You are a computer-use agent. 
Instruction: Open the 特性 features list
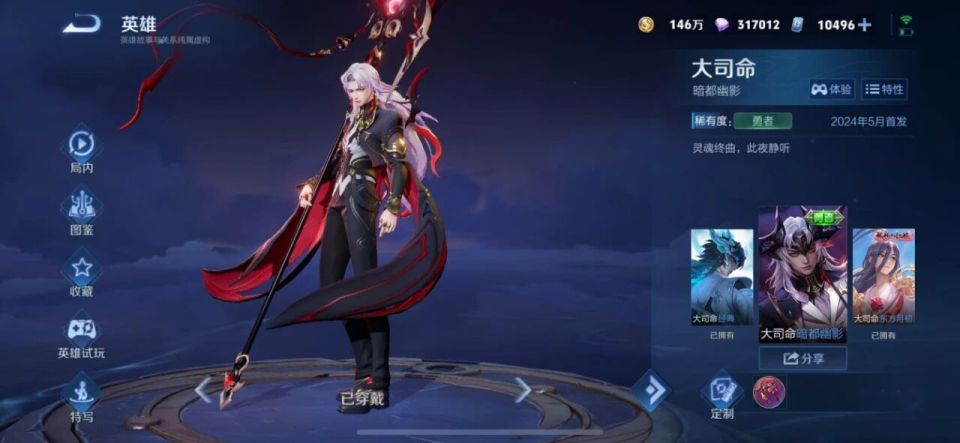tap(884, 89)
